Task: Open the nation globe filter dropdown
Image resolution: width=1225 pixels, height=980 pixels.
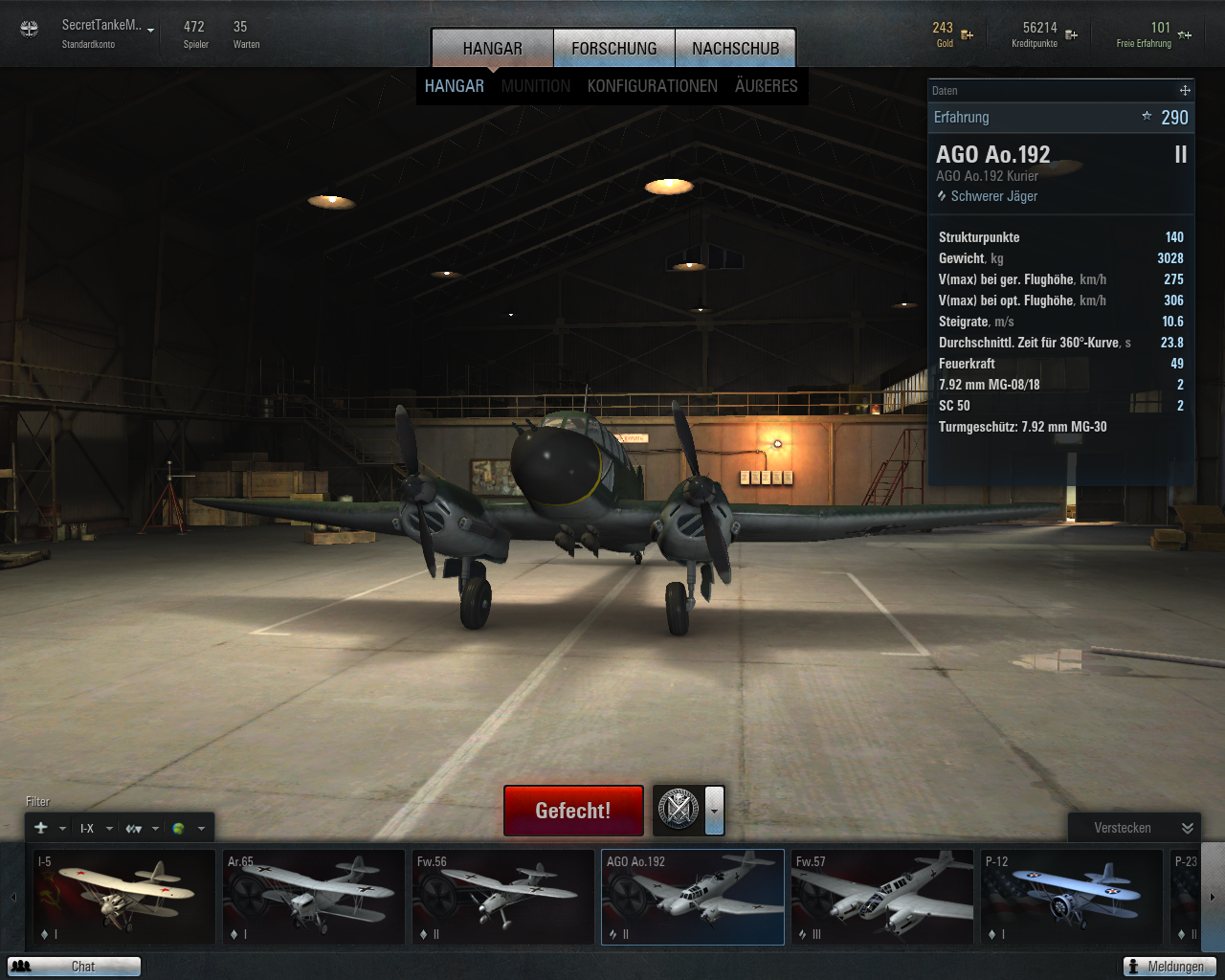Action: tap(188, 829)
